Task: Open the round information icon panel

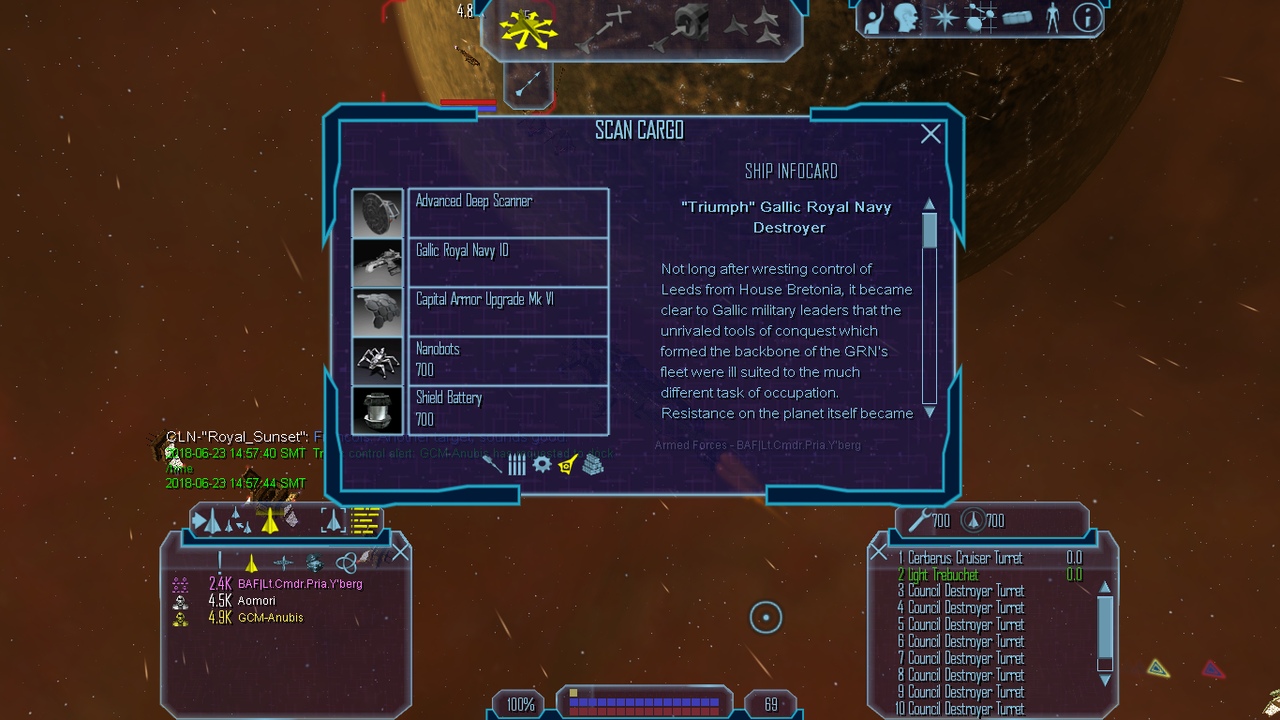Action: 1087,18
